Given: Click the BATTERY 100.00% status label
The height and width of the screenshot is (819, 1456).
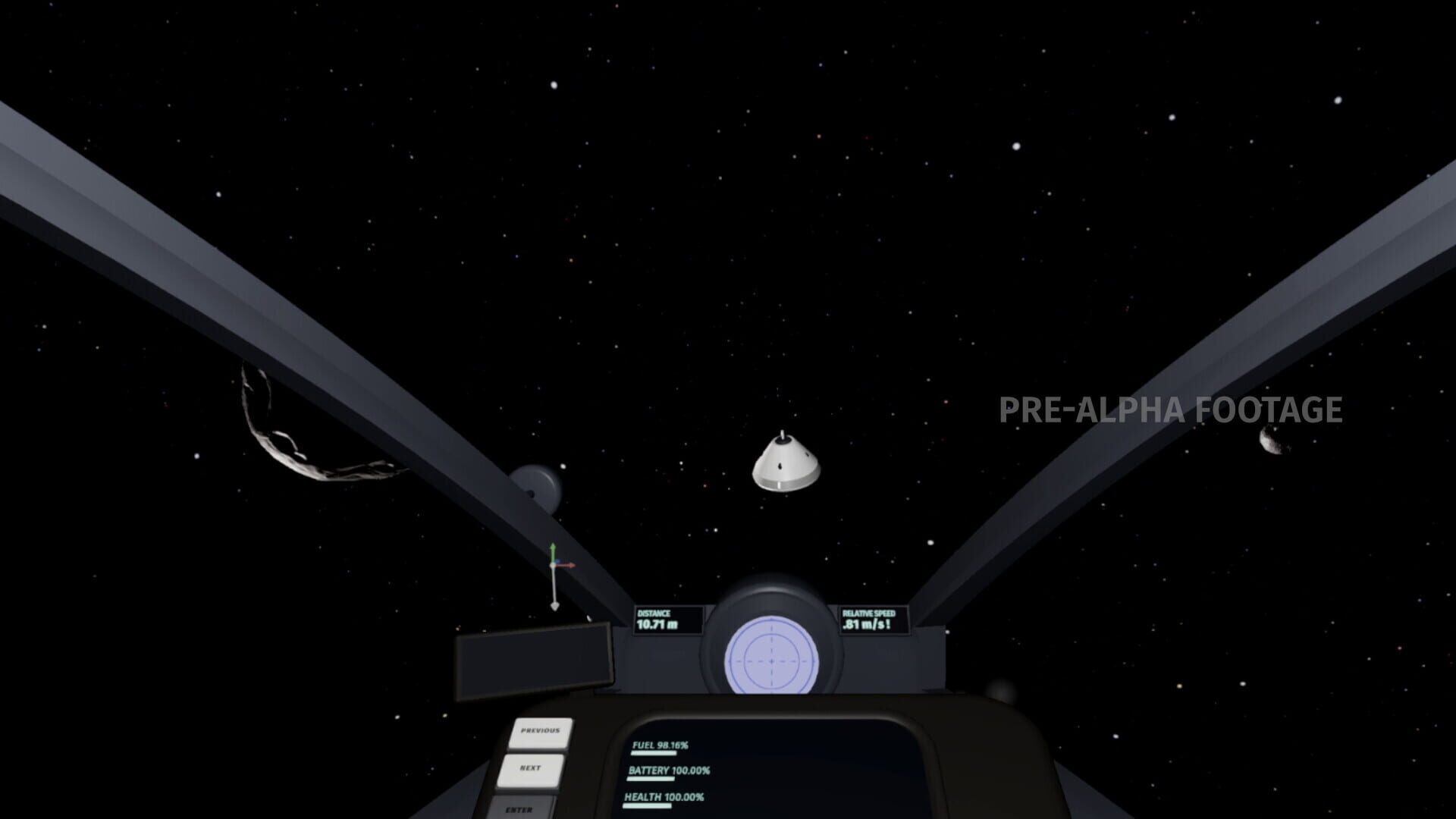Looking at the screenshot, I should point(670,770).
